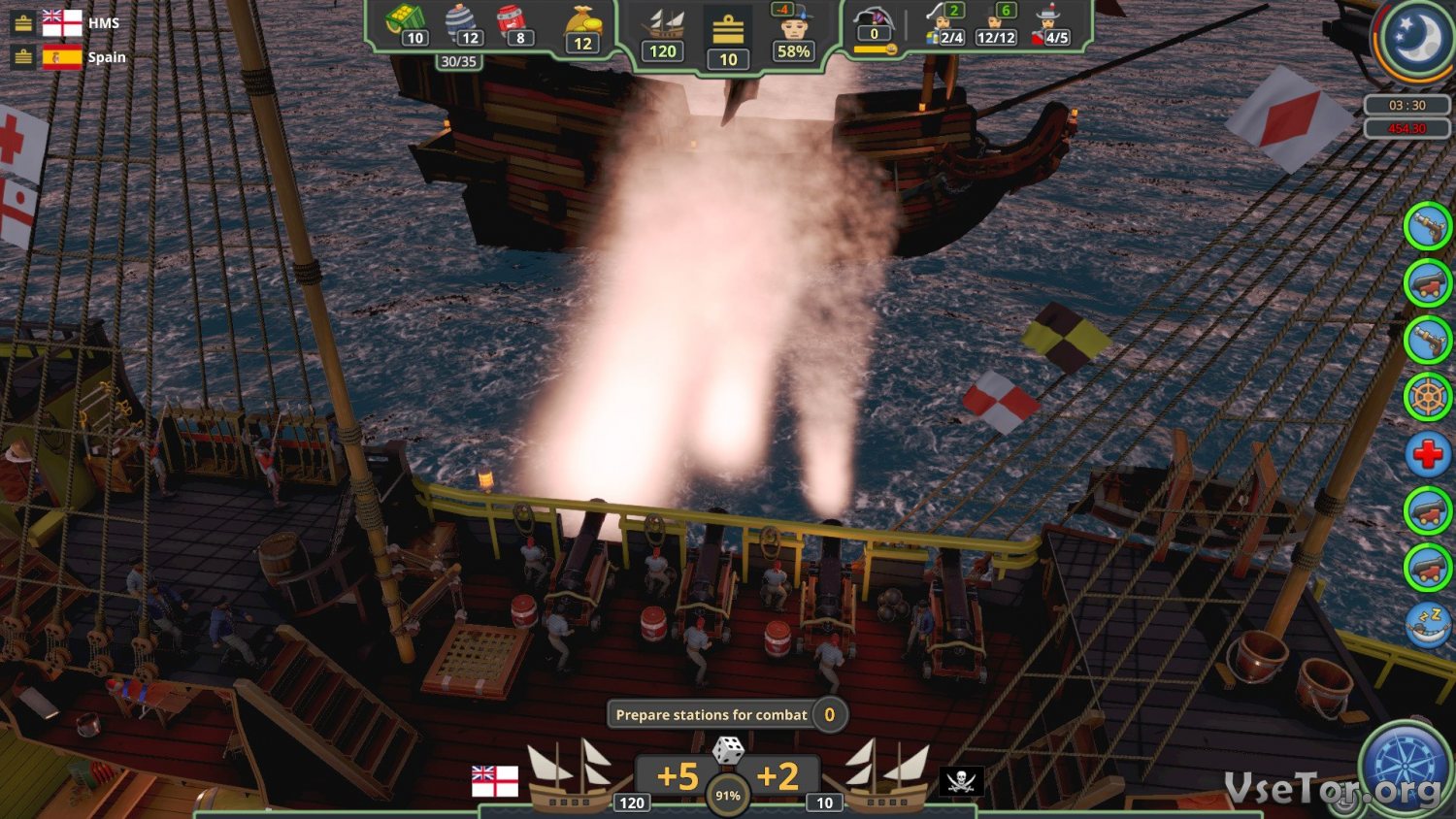The width and height of the screenshot is (1456, 819).
Task: Show the crew morale face at 58%
Action: pos(793,26)
